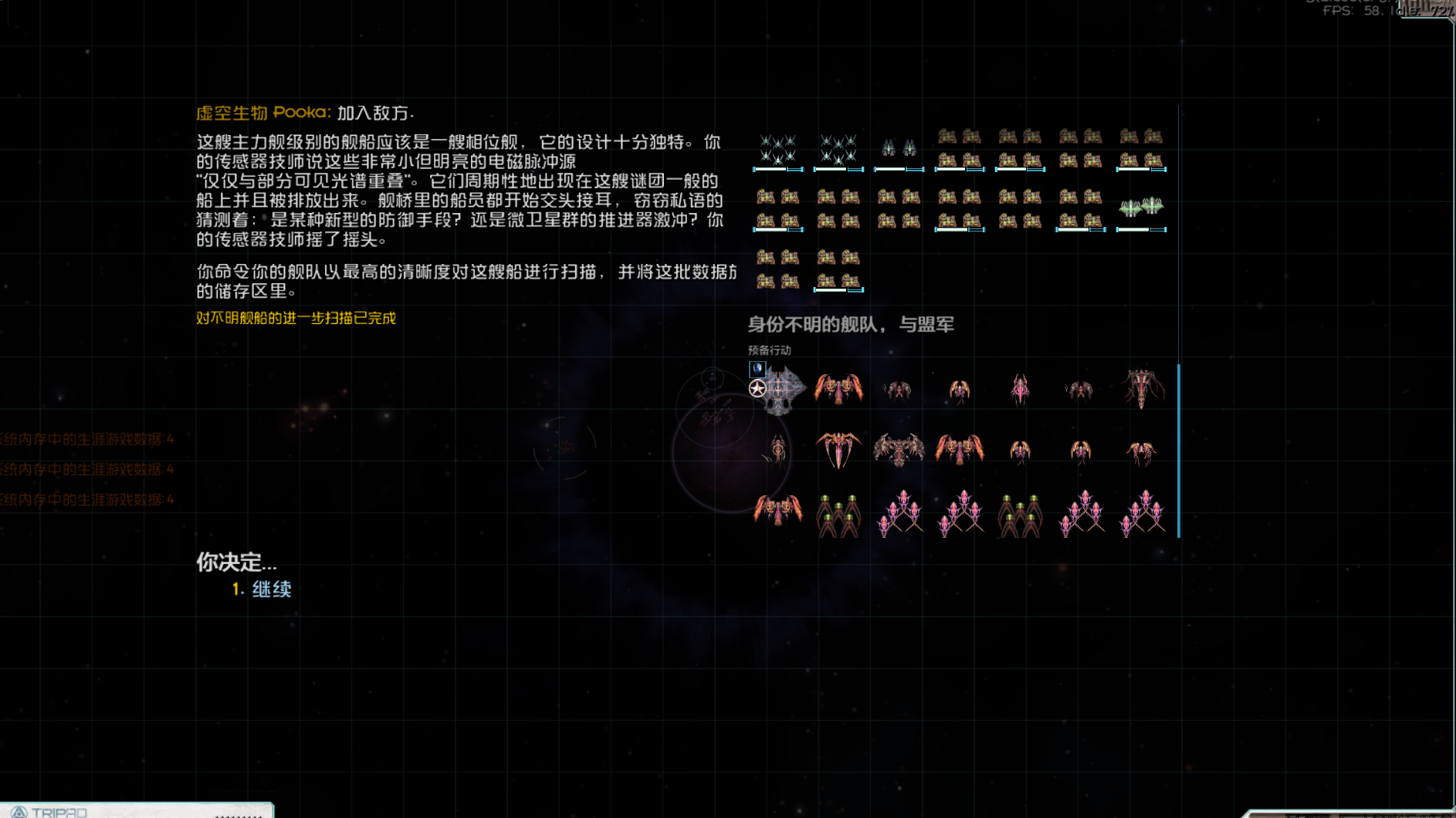Image resolution: width=1456 pixels, height=818 pixels.
Task: Click the numbered option 继续 to continue
Action: click(x=270, y=588)
